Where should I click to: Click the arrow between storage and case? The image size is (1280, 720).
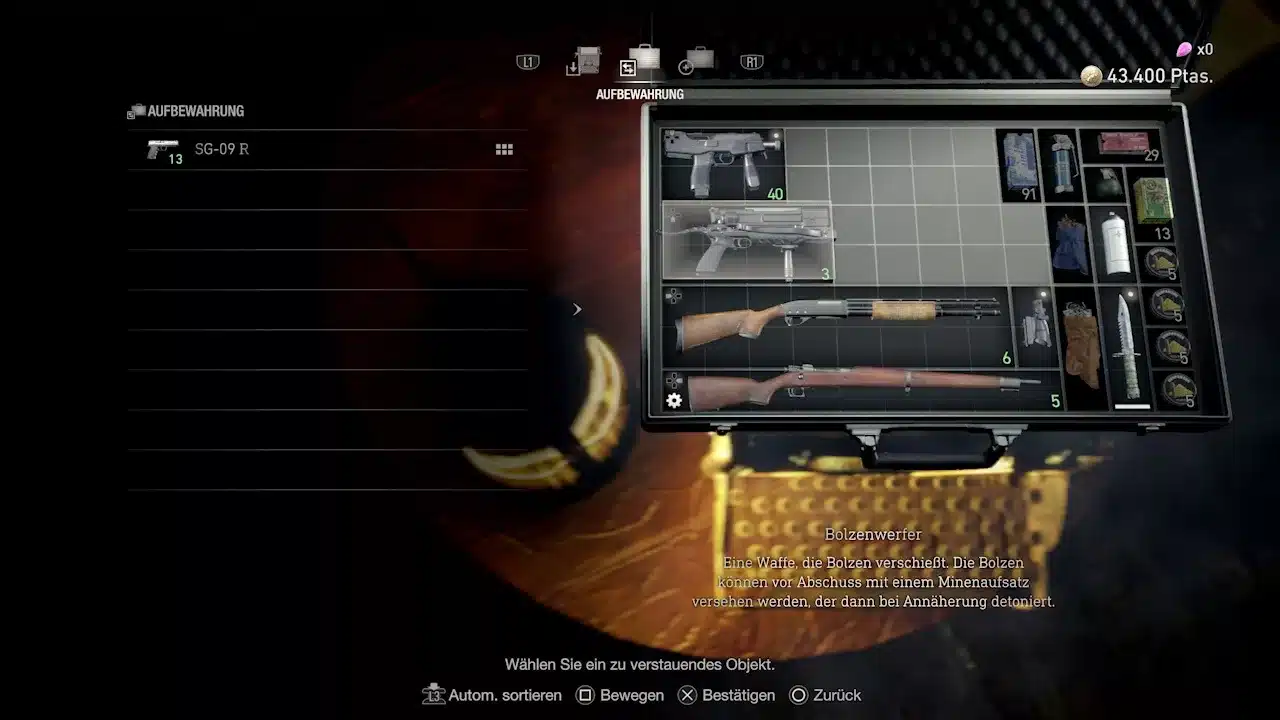click(577, 310)
